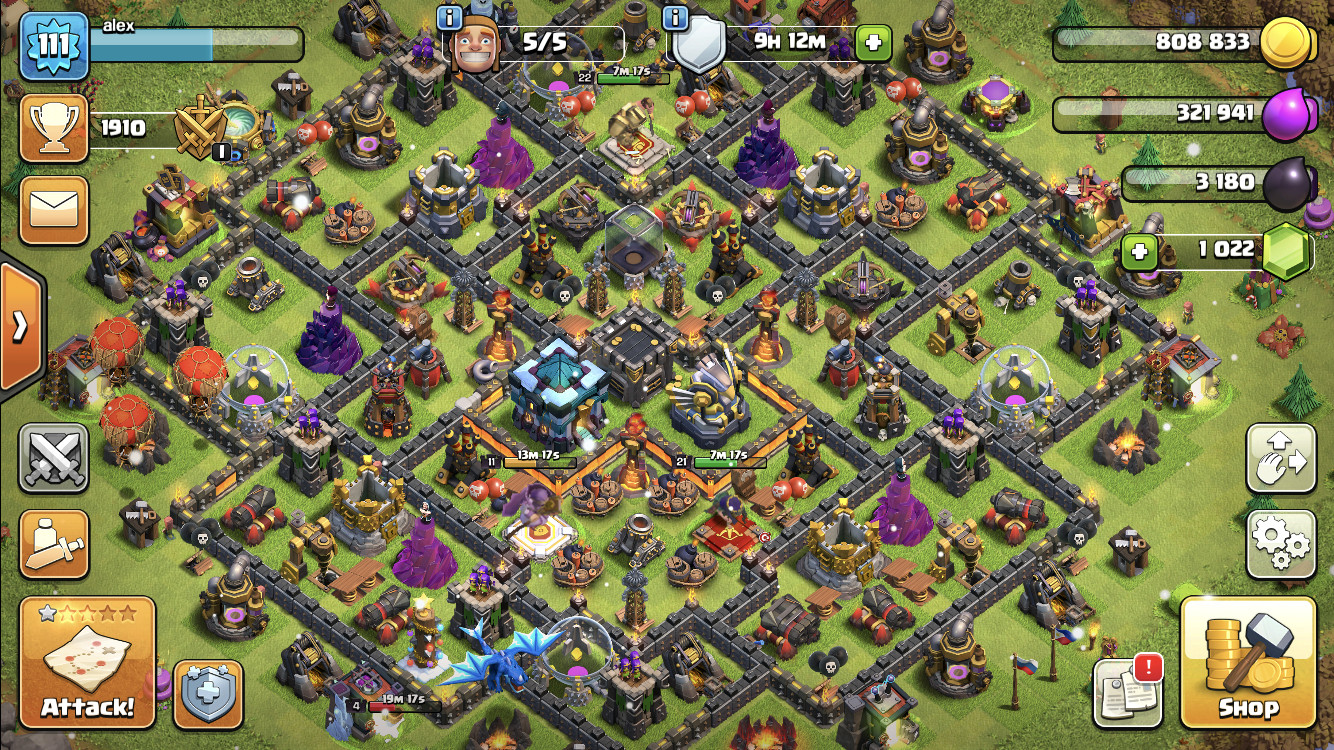
Task: Tap the dark elixir drop icon
Action: (1287, 184)
